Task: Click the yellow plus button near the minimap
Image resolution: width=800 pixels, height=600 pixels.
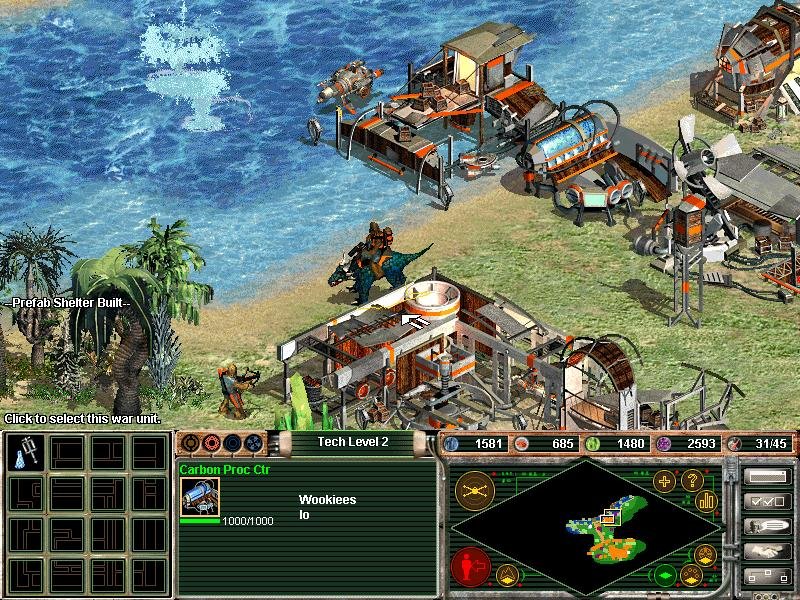Action: [664, 481]
